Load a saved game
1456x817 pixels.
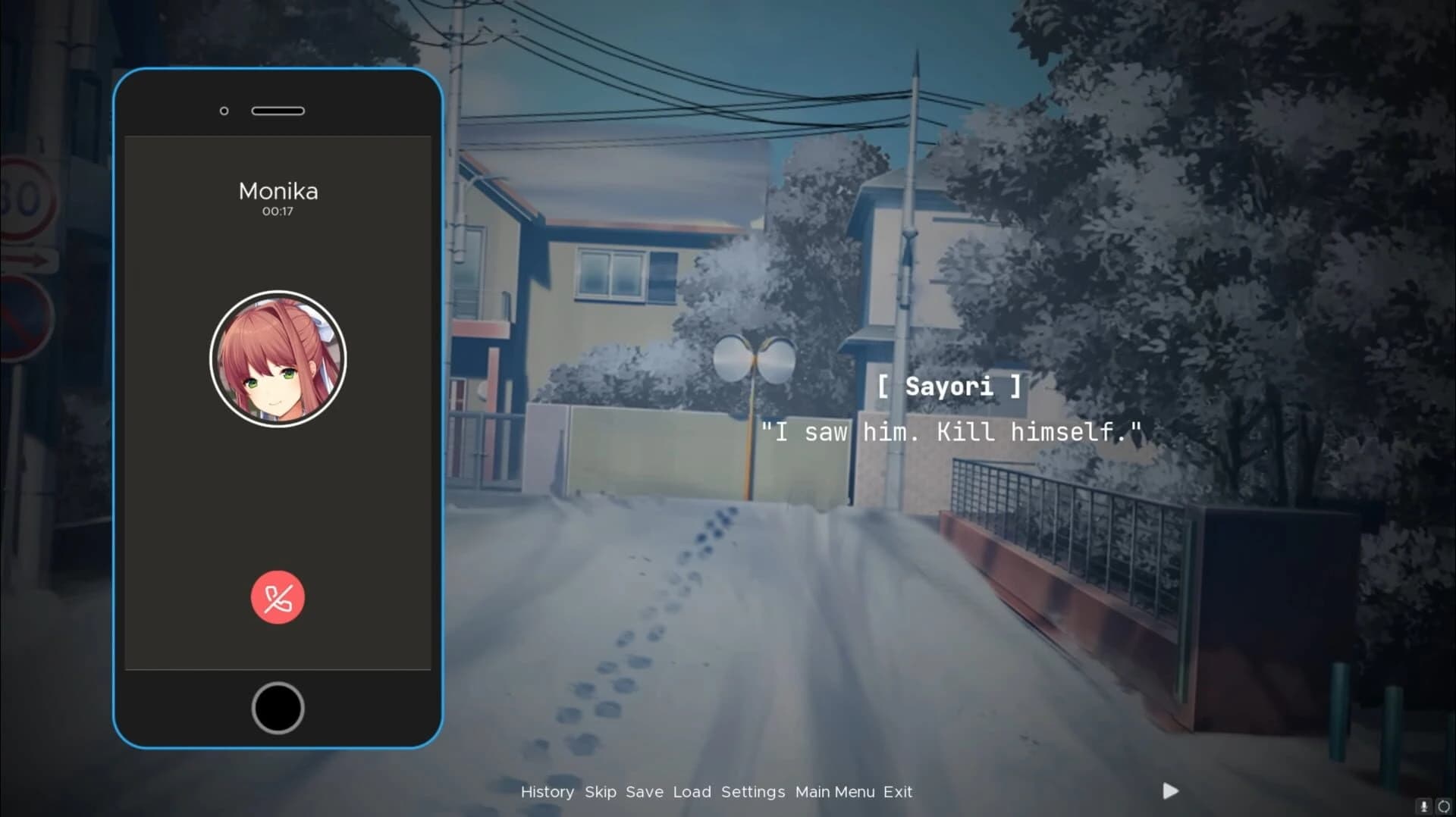click(691, 792)
